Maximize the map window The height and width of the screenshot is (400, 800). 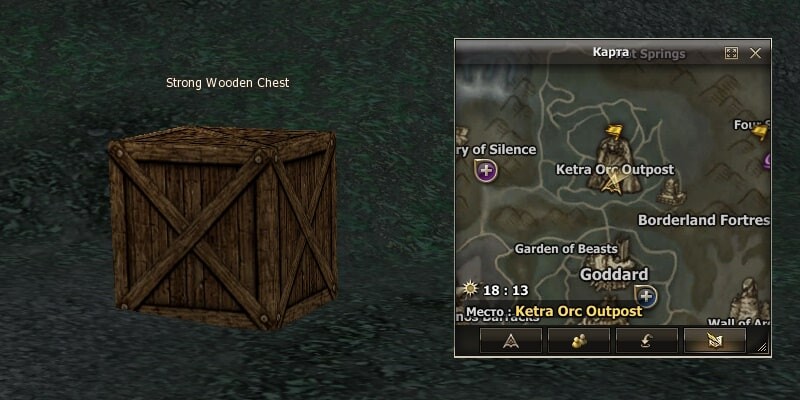731,52
